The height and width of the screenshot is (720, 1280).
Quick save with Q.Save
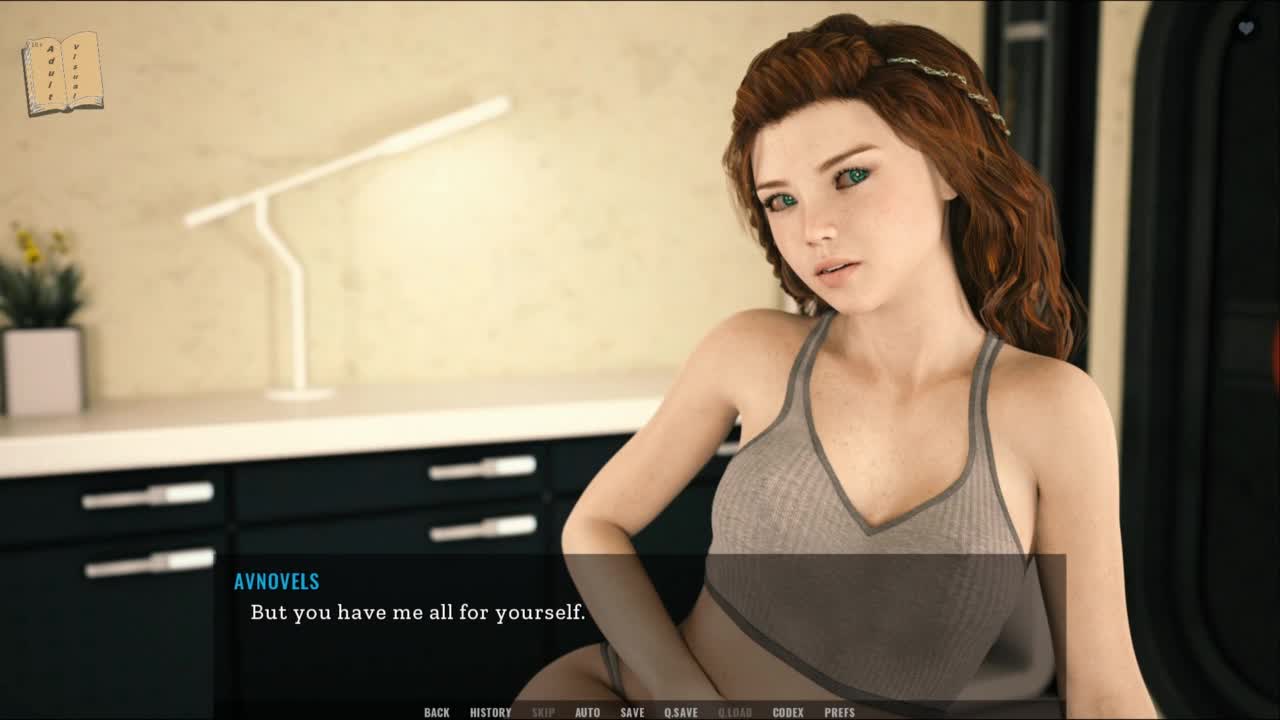click(x=681, y=712)
